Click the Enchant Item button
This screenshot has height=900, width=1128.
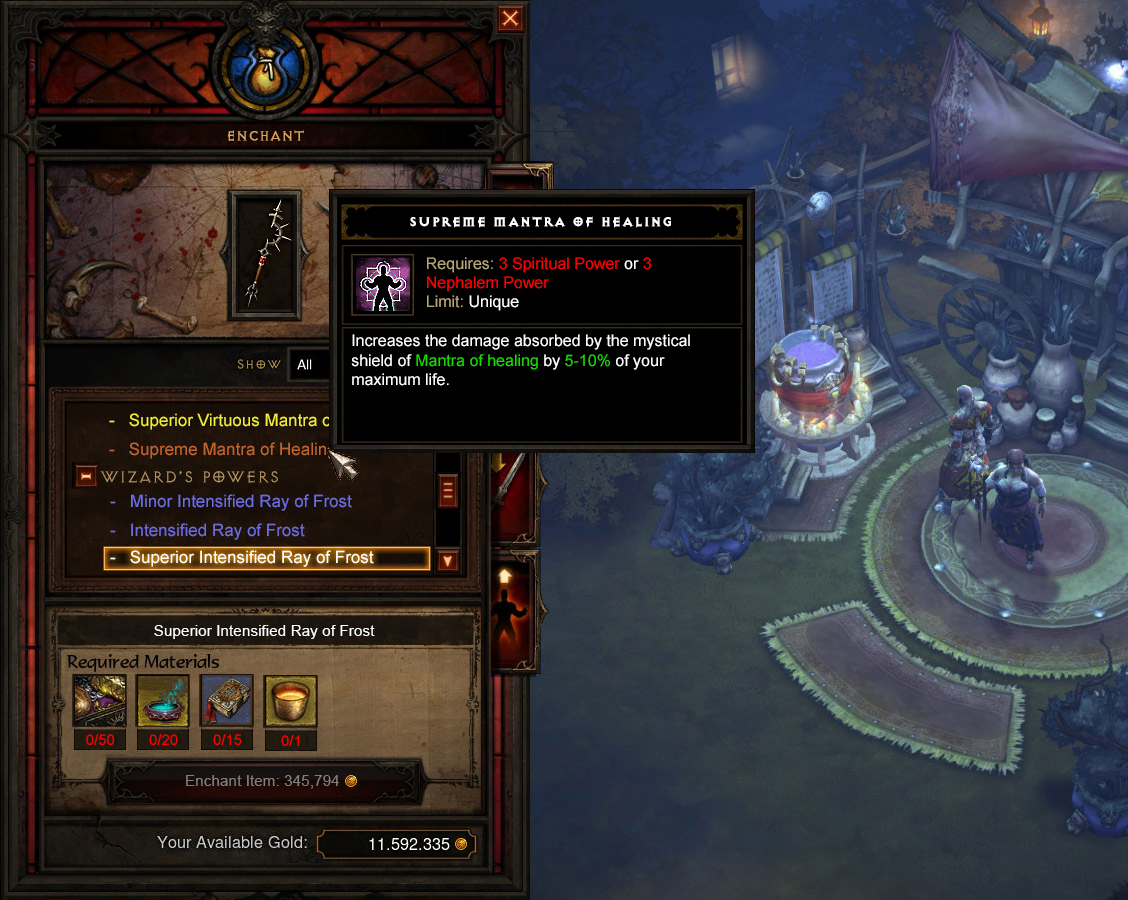coord(265,781)
